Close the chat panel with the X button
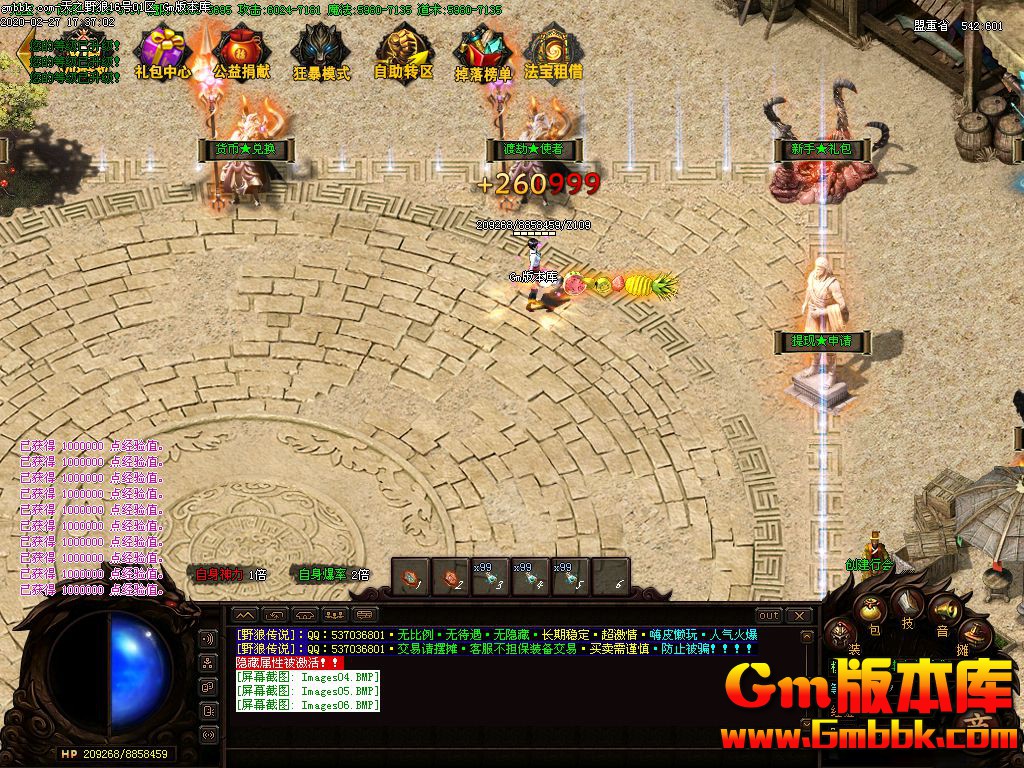 pyautogui.click(x=801, y=615)
